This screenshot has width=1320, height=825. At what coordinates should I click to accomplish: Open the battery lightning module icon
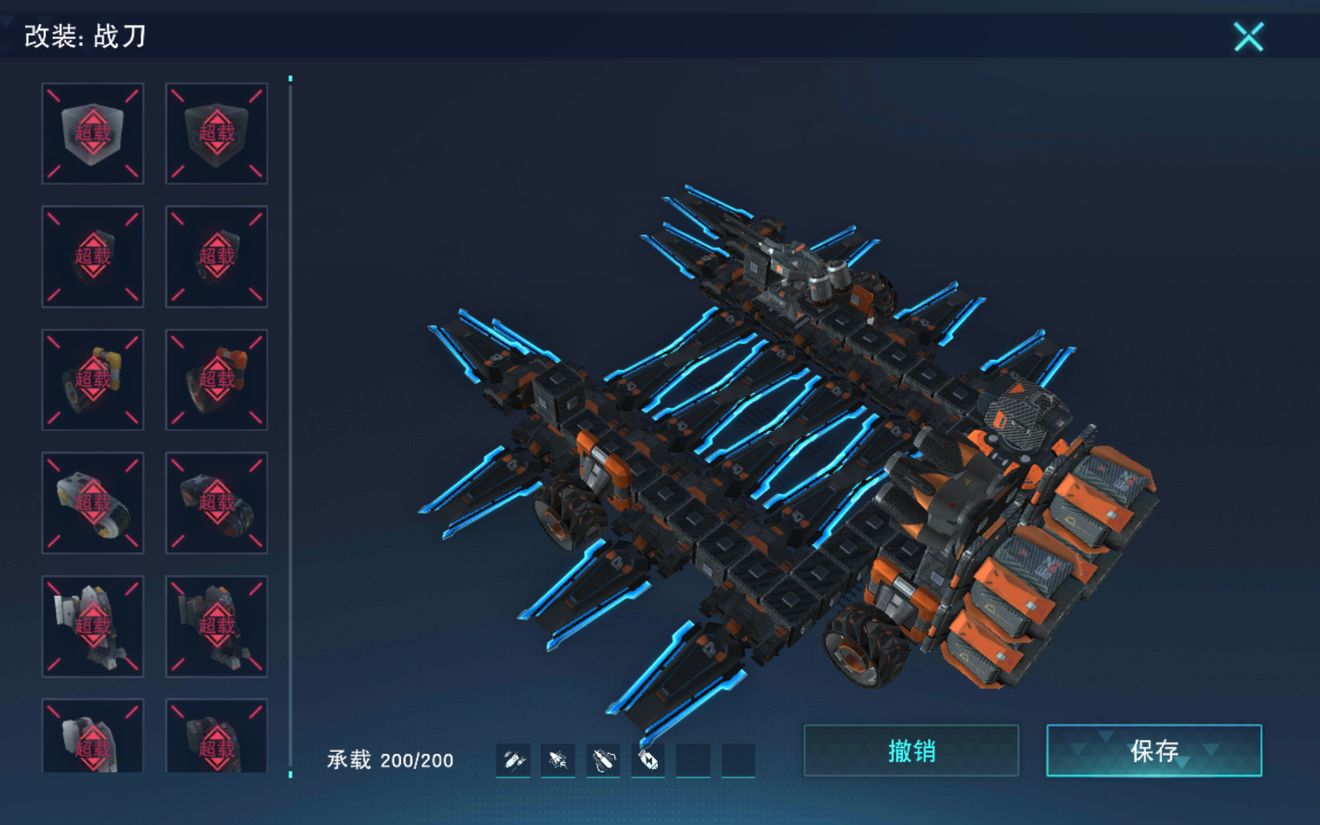[x=648, y=761]
